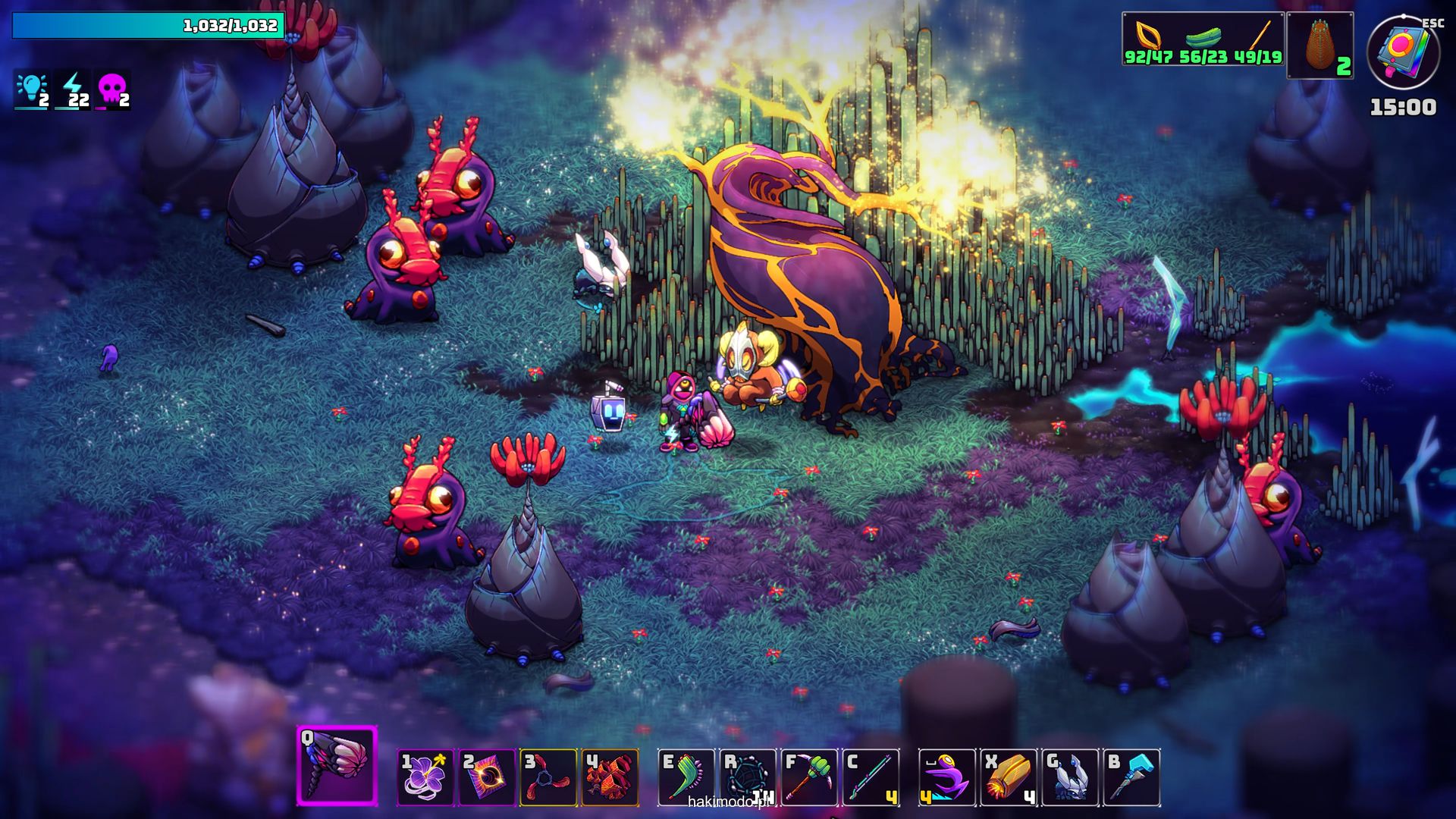Select the catching net tool
The height and width of the screenshot is (819, 1456).
click(x=748, y=777)
